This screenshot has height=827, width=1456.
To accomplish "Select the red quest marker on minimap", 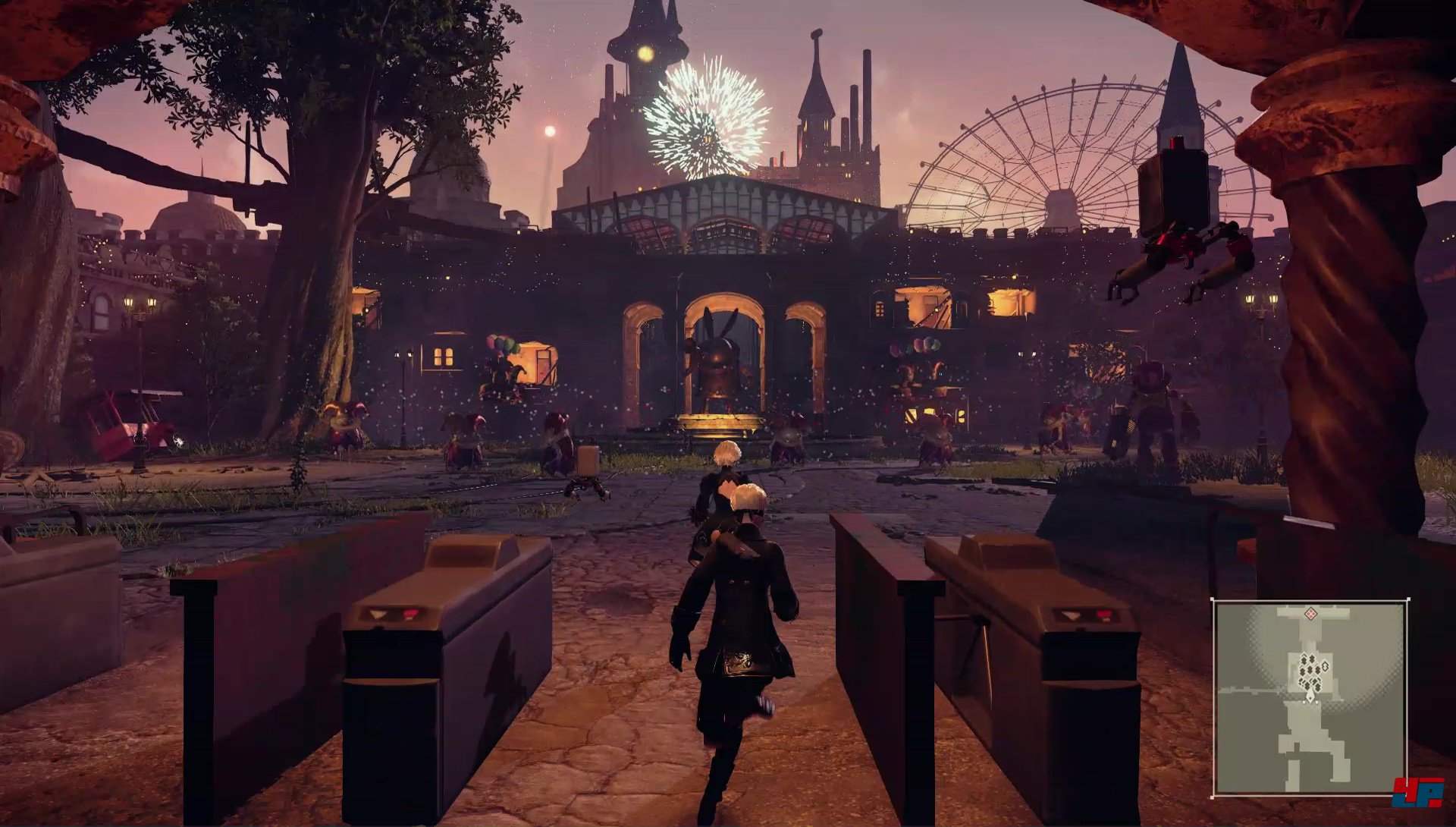I will coord(1310,613).
